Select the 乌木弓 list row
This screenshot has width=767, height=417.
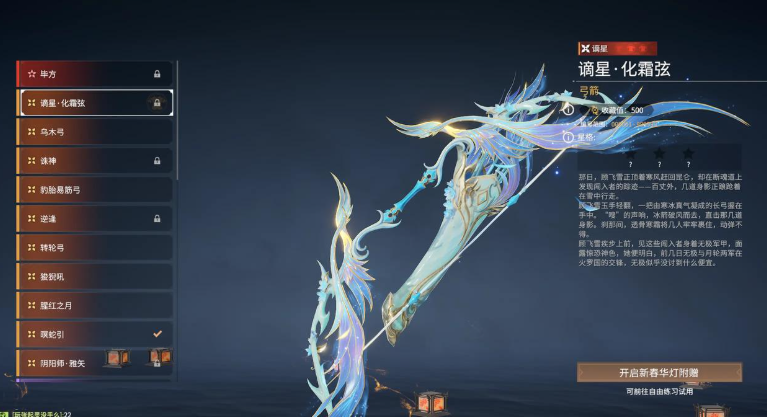pos(94,131)
